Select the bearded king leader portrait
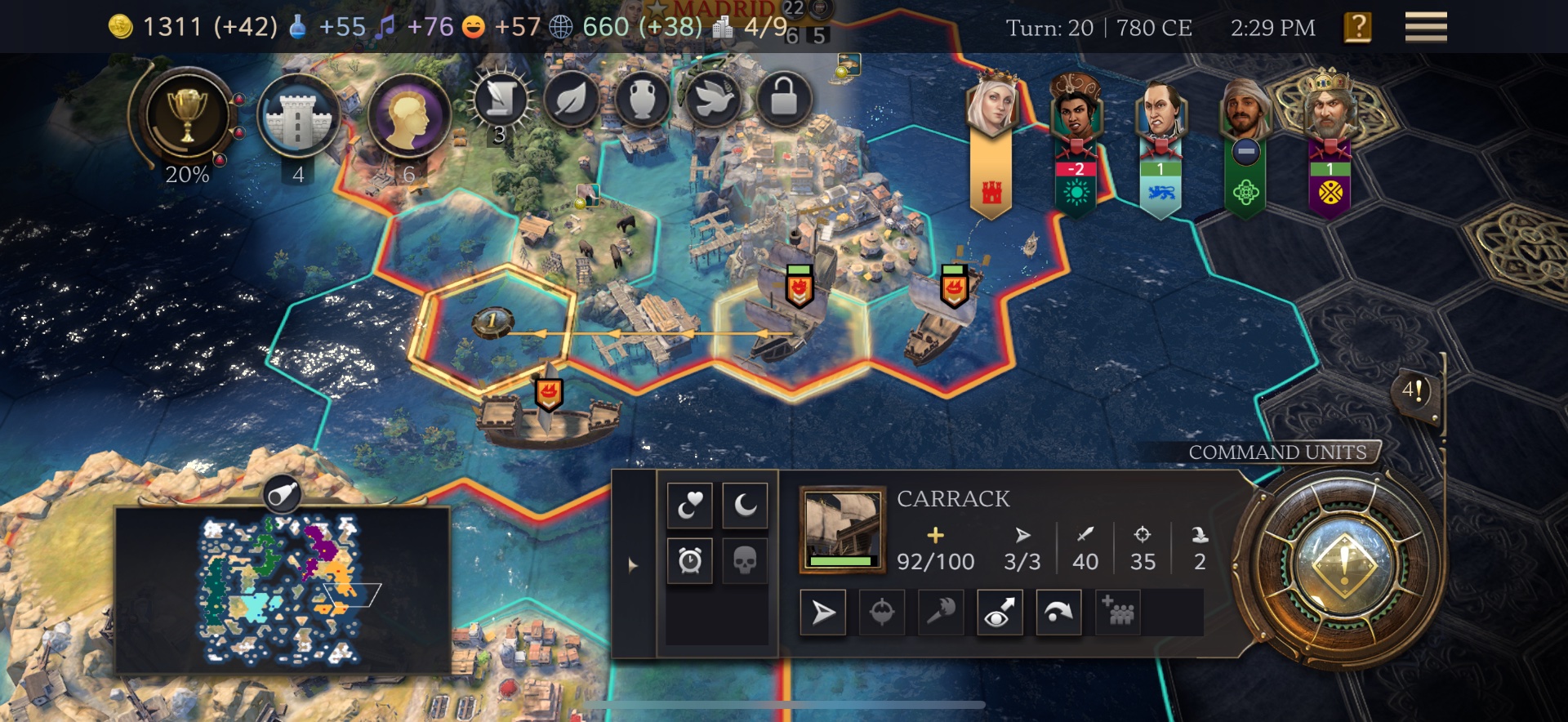Viewport: 1568px width, 722px height. [x=1329, y=106]
